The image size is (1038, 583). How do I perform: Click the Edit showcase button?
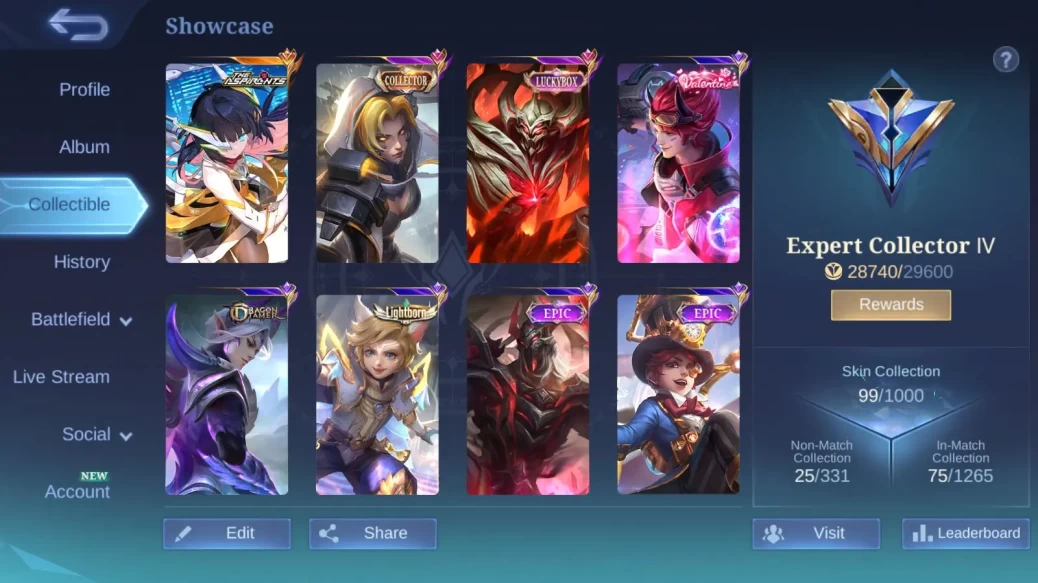point(227,533)
